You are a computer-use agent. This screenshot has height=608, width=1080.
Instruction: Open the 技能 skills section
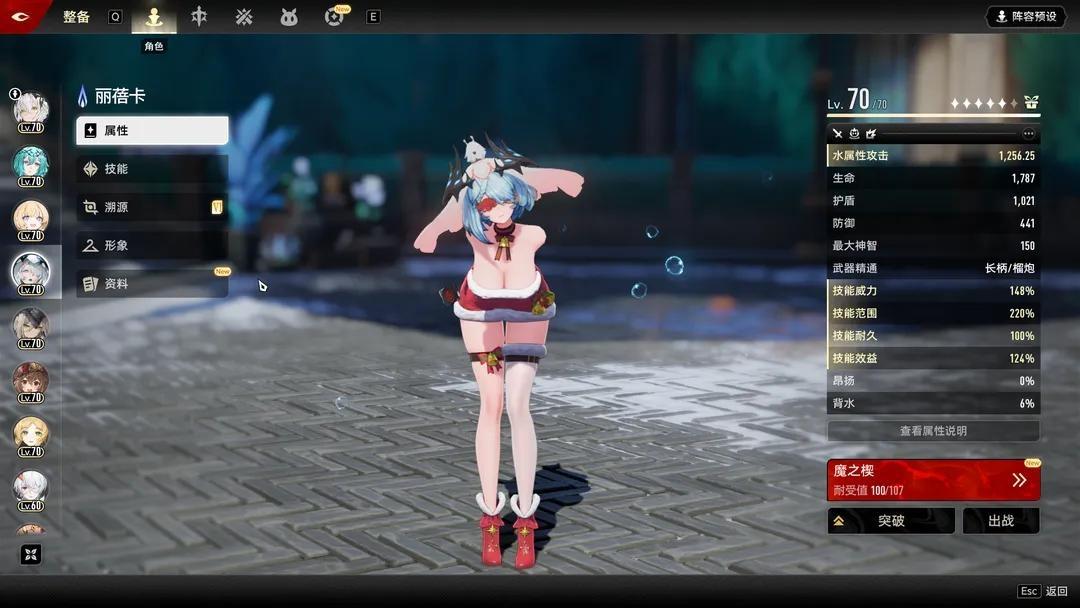[x=152, y=169]
